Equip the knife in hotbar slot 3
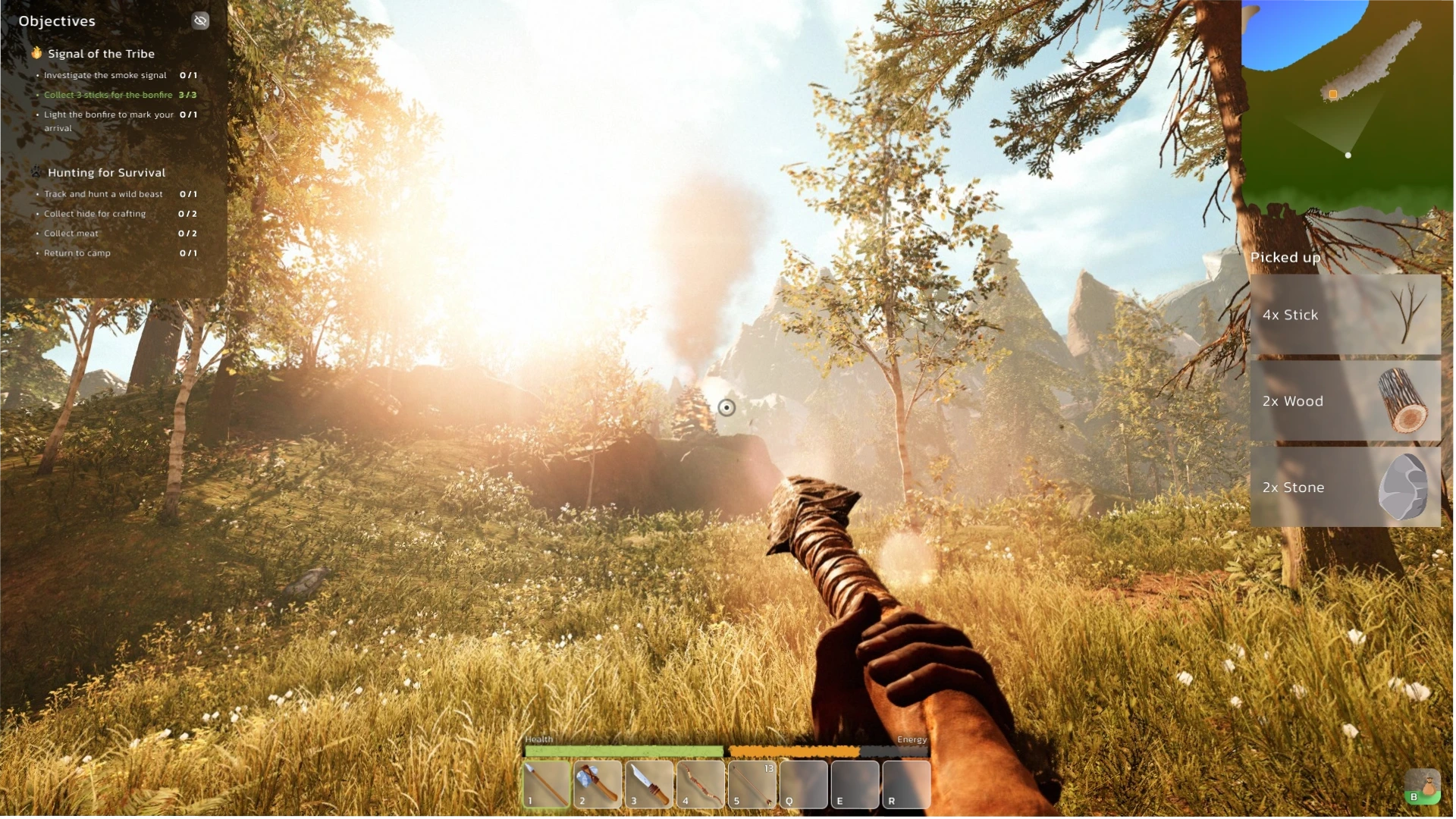The width and height of the screenshot is (1456, 819). 650,785
